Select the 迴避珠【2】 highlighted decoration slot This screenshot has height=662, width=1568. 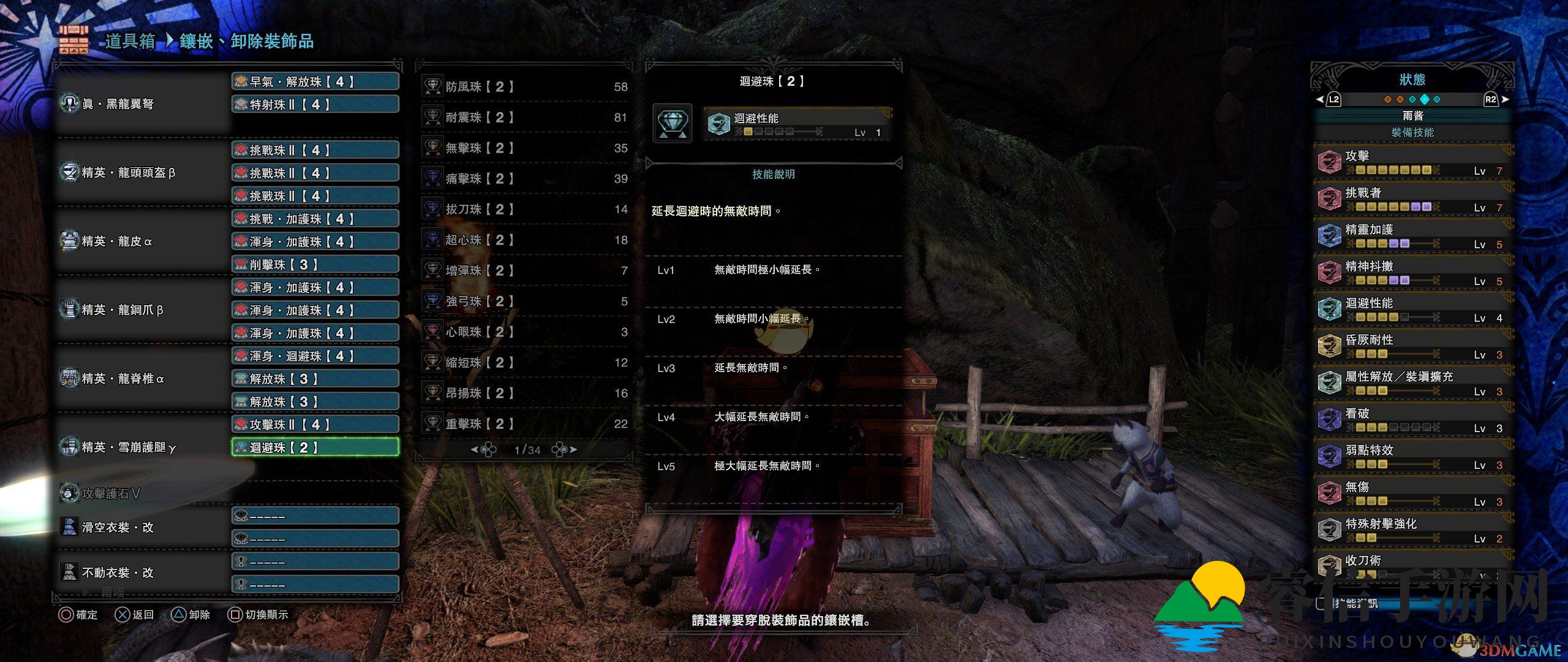315,447
